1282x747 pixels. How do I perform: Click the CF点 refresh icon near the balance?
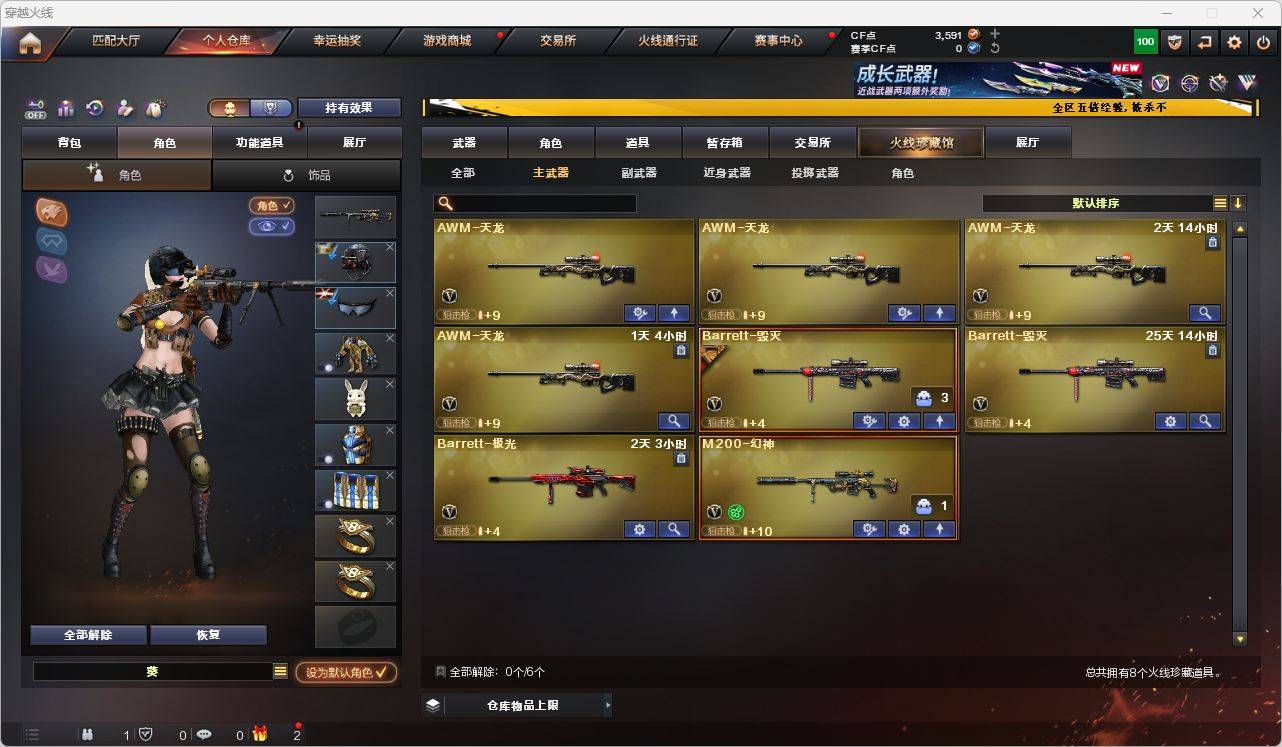996,48
